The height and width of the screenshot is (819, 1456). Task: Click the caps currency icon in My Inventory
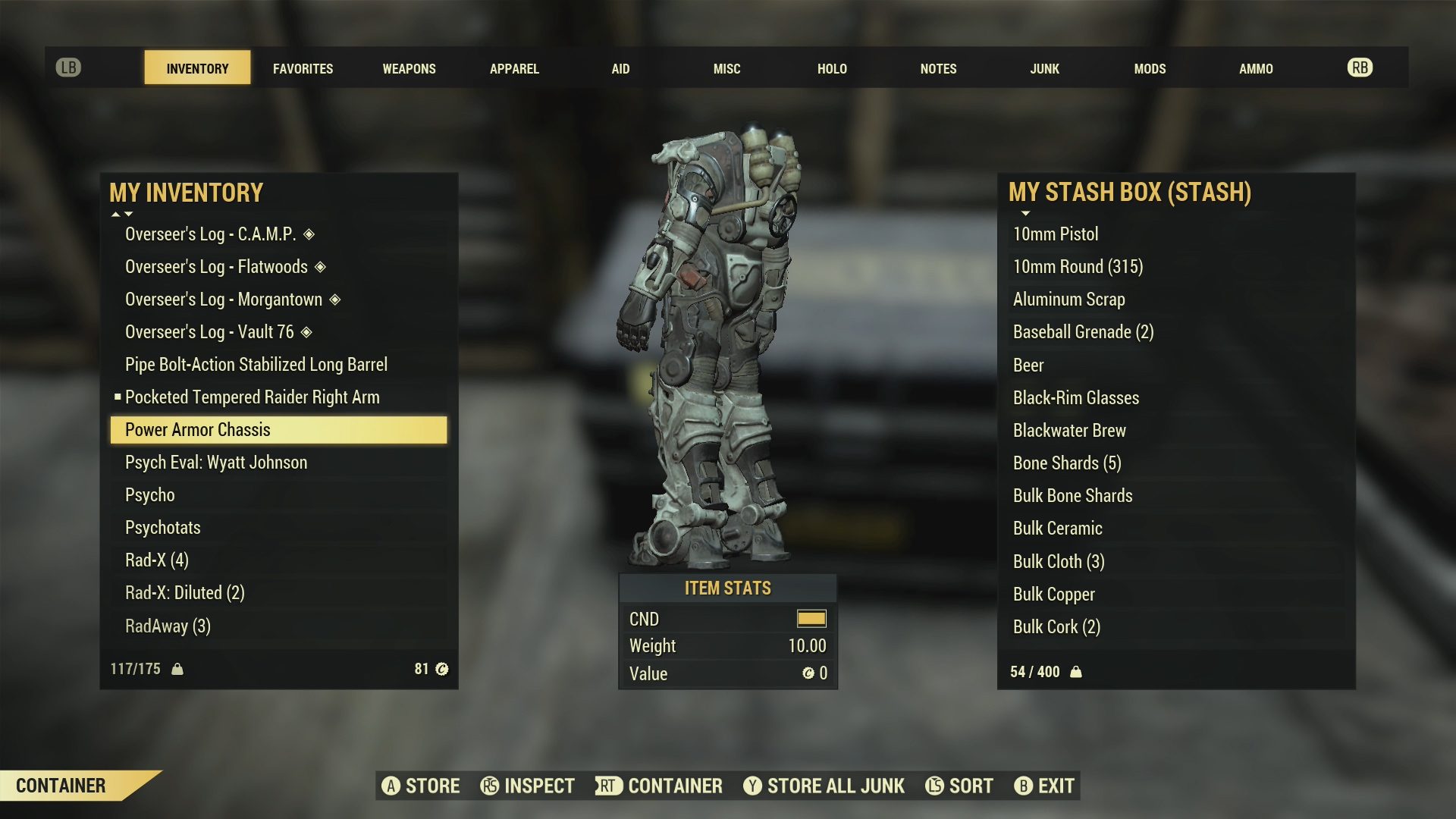442,668
